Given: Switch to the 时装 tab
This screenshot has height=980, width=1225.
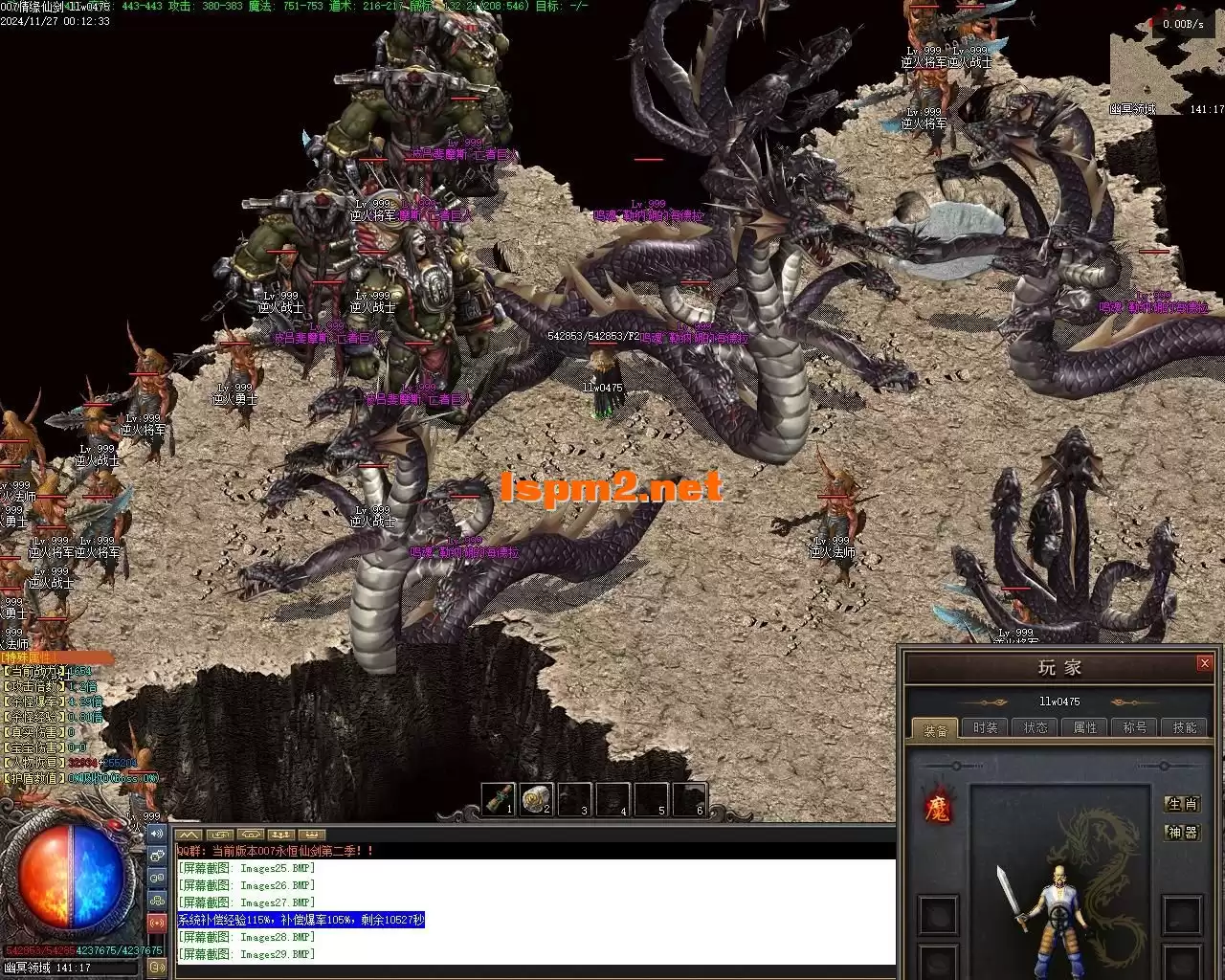Looking at the screenshot, I should (x=985, y=727).
